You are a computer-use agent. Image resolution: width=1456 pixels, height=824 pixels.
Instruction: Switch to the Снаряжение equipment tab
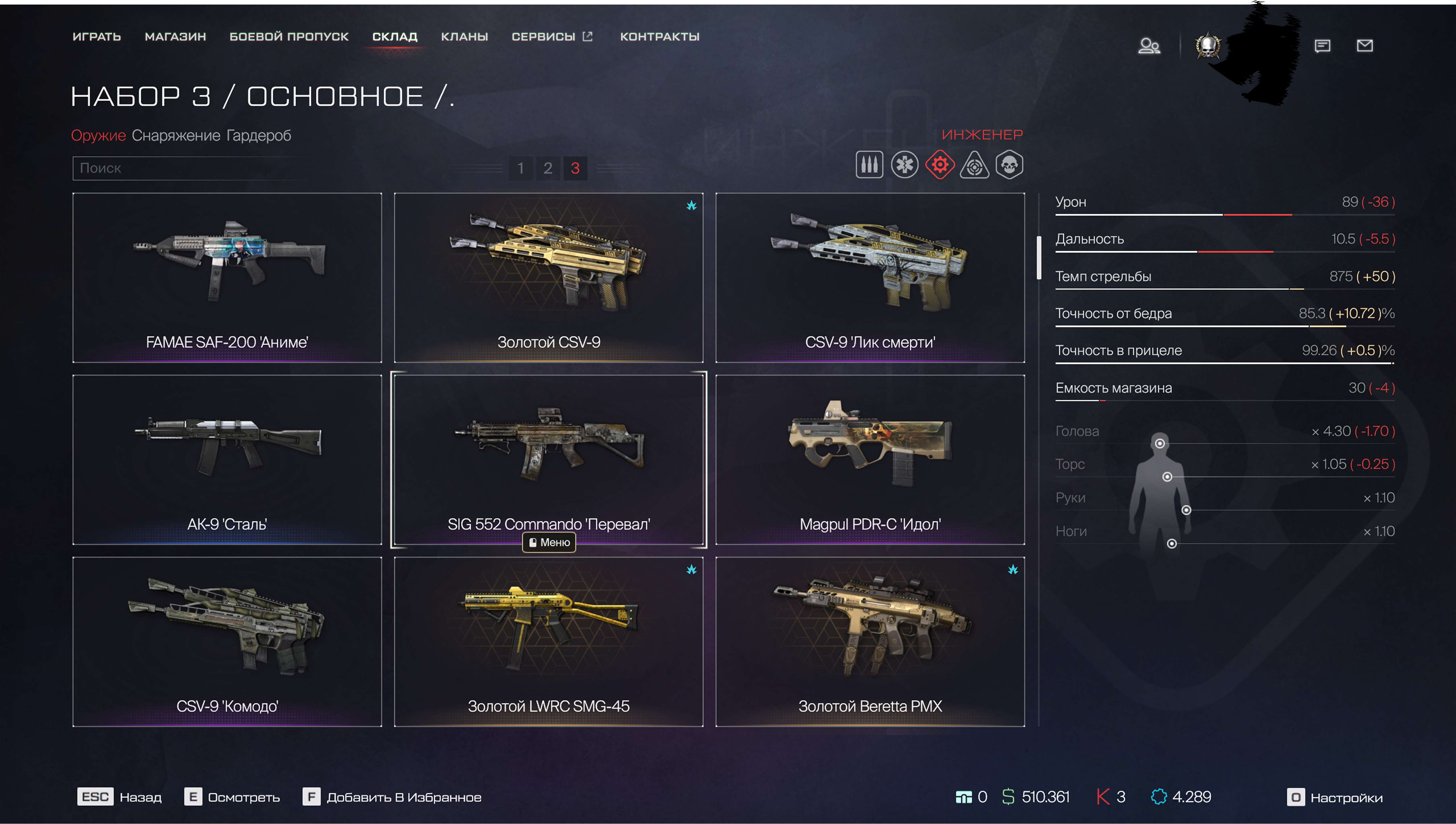tap(176, 136)
